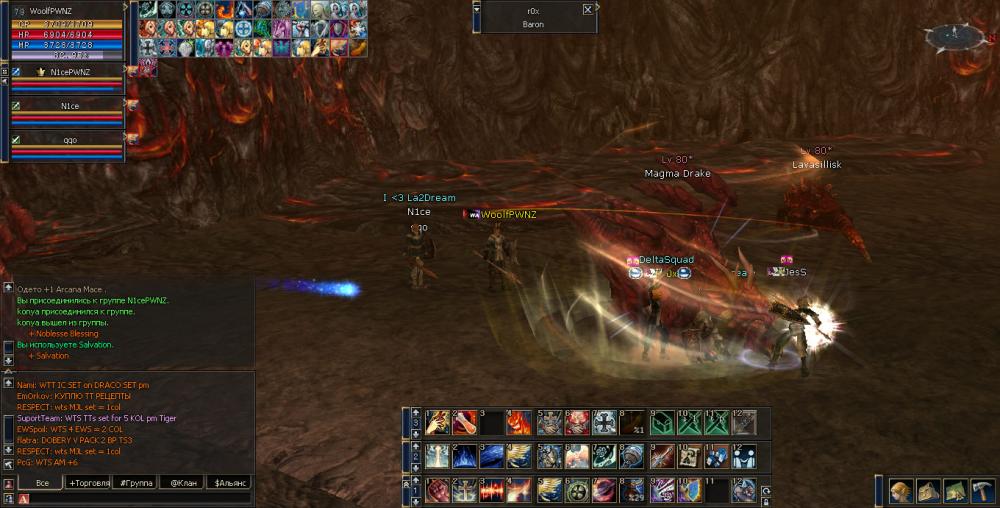Screen dimensions: 1000x508
Task: Open the +Торговля trade chat tab
Action: [x=88, y=483]
